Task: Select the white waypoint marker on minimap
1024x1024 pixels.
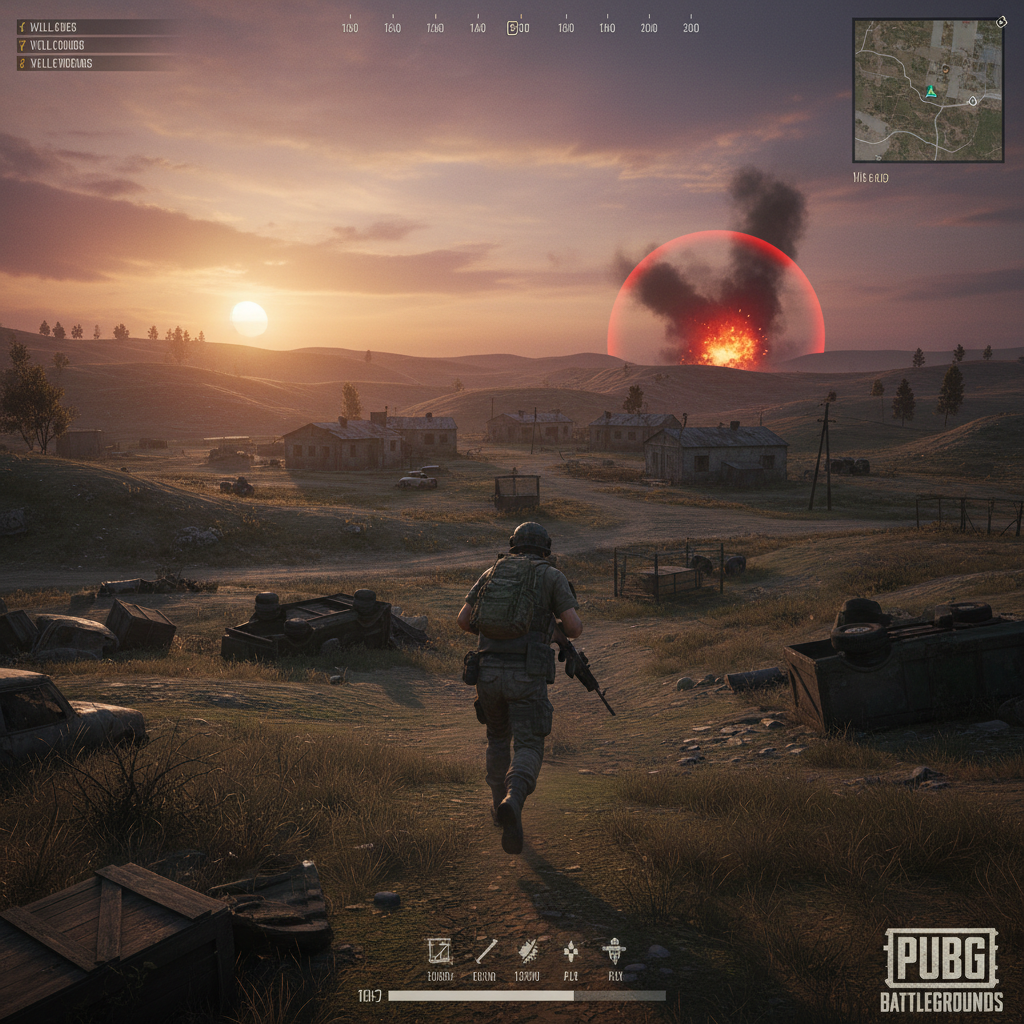Action: coord(971,101)
